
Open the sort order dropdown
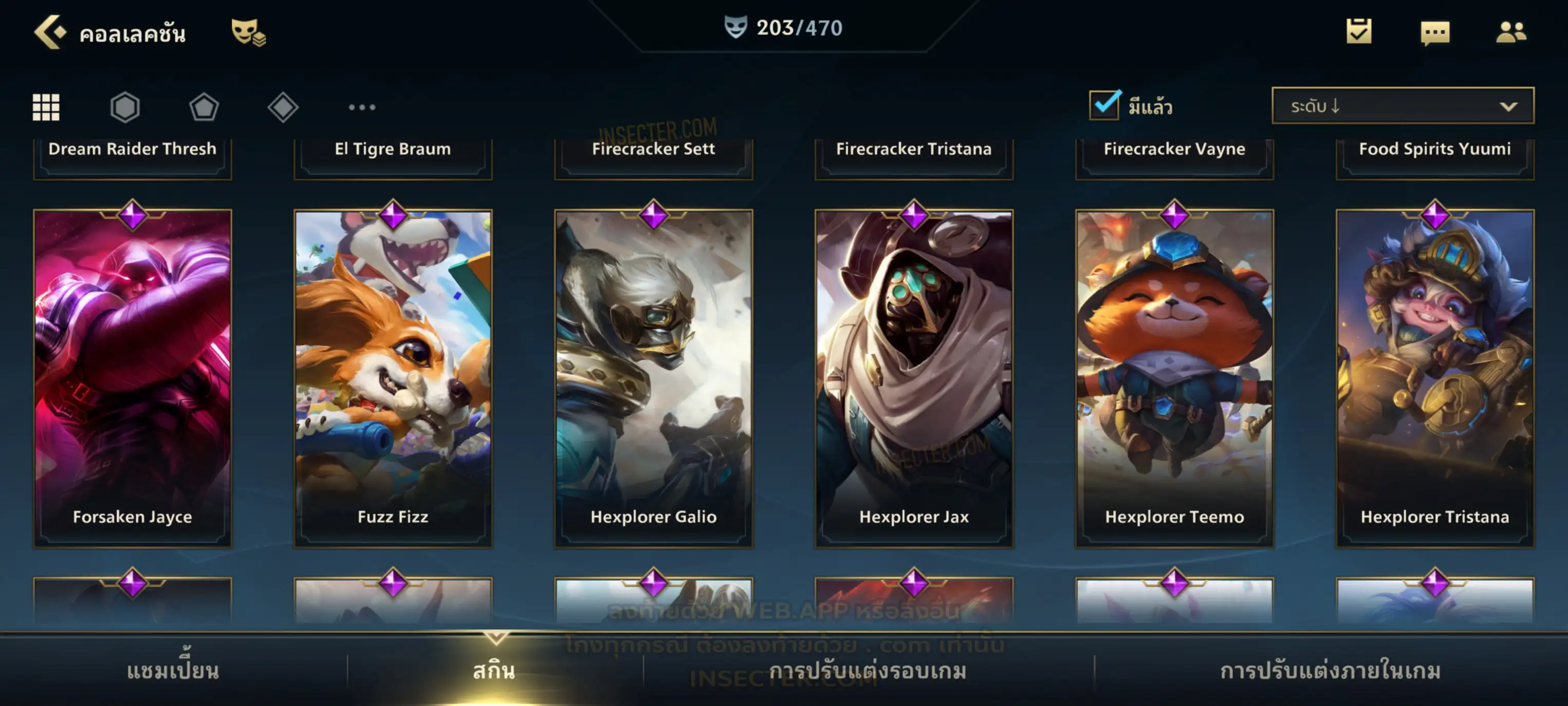point(1403,106)
